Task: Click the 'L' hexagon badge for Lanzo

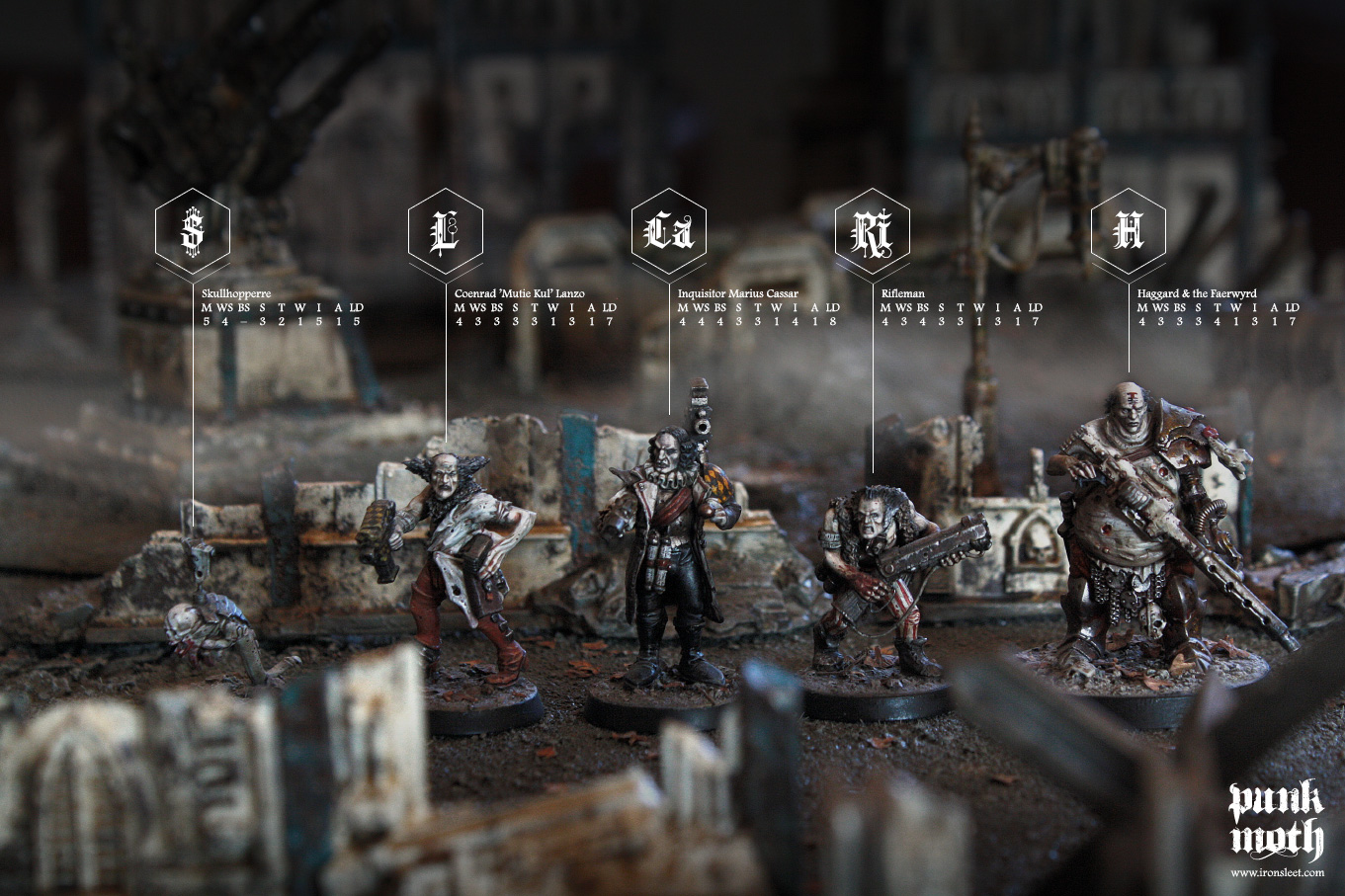Action: pyautogui.click(x=446, y=231)
